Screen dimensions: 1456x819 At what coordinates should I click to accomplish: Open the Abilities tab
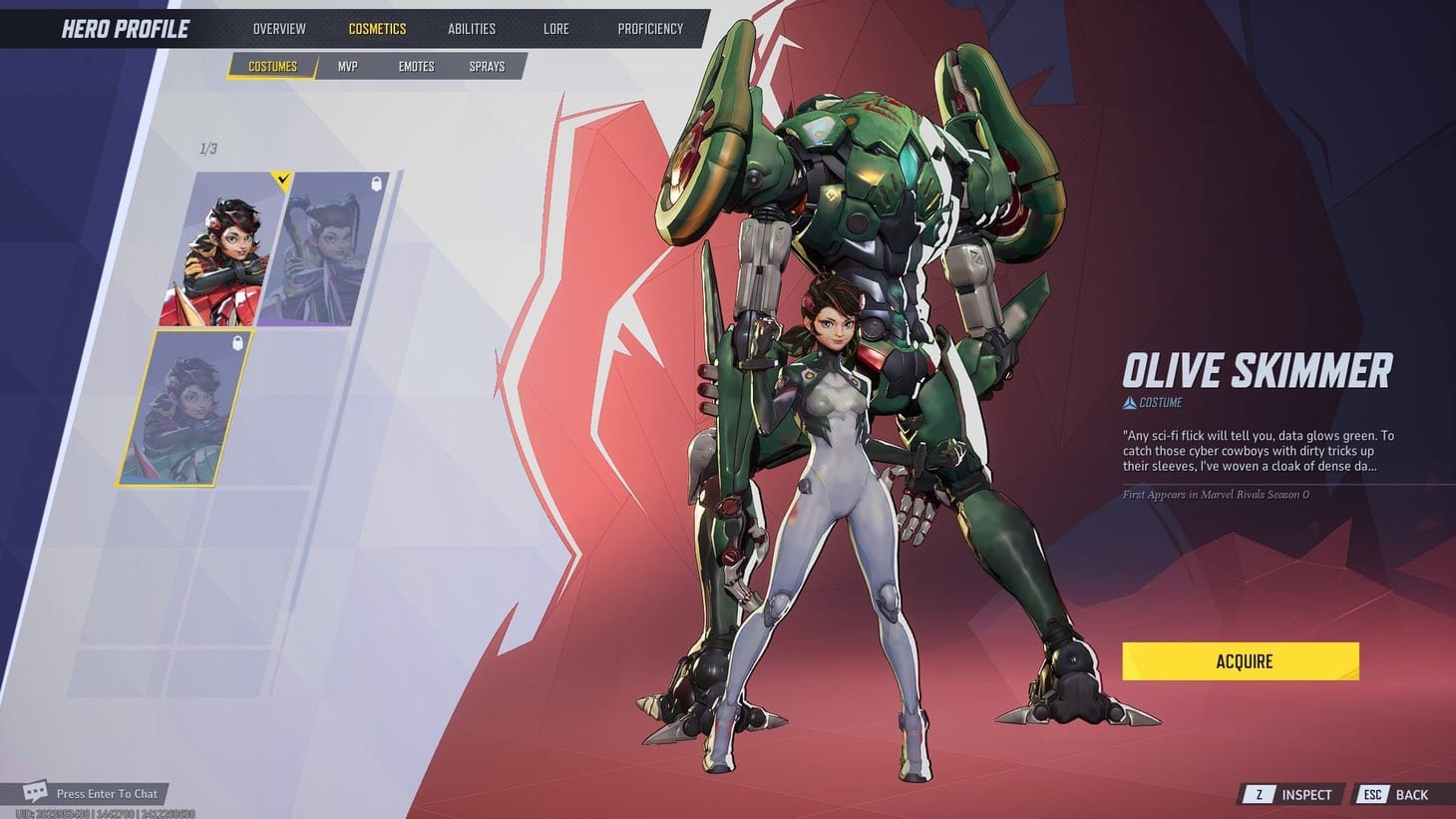(x=471, y=28)
